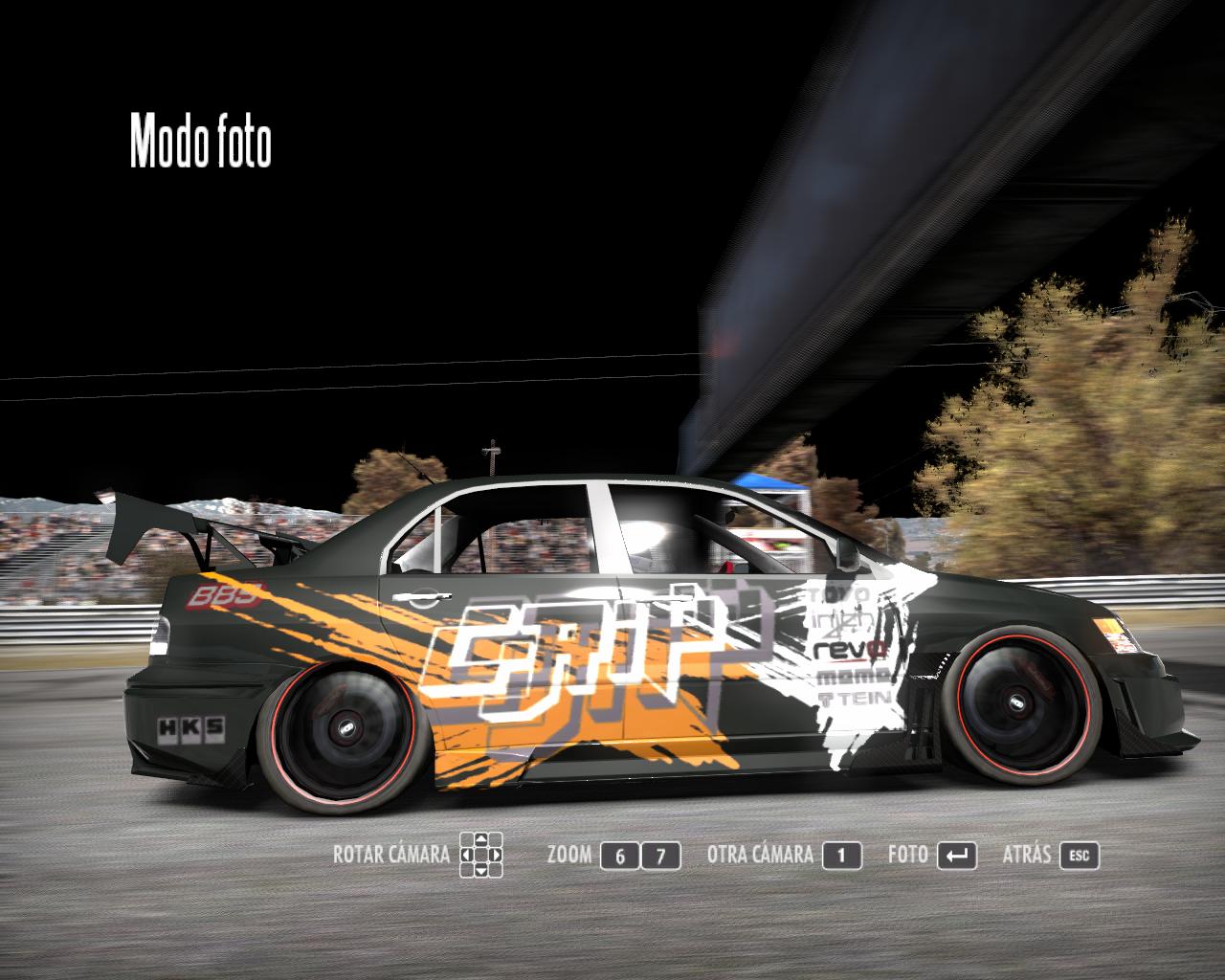Click the Zoom 6 button
The width and height of the screenshot is (1225, 980).
coord(620,856)
